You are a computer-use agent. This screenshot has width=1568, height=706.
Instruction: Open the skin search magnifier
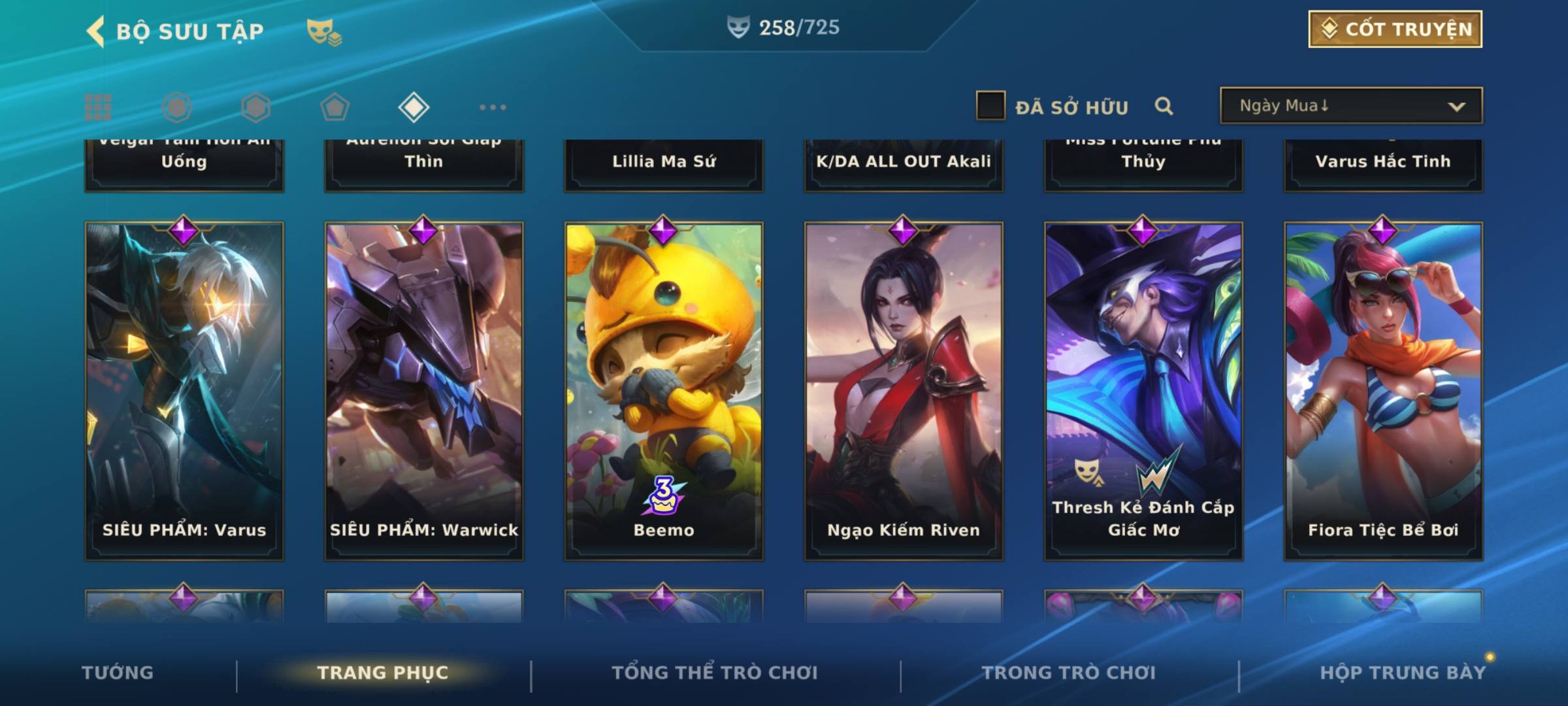[x=1164, y=106]
